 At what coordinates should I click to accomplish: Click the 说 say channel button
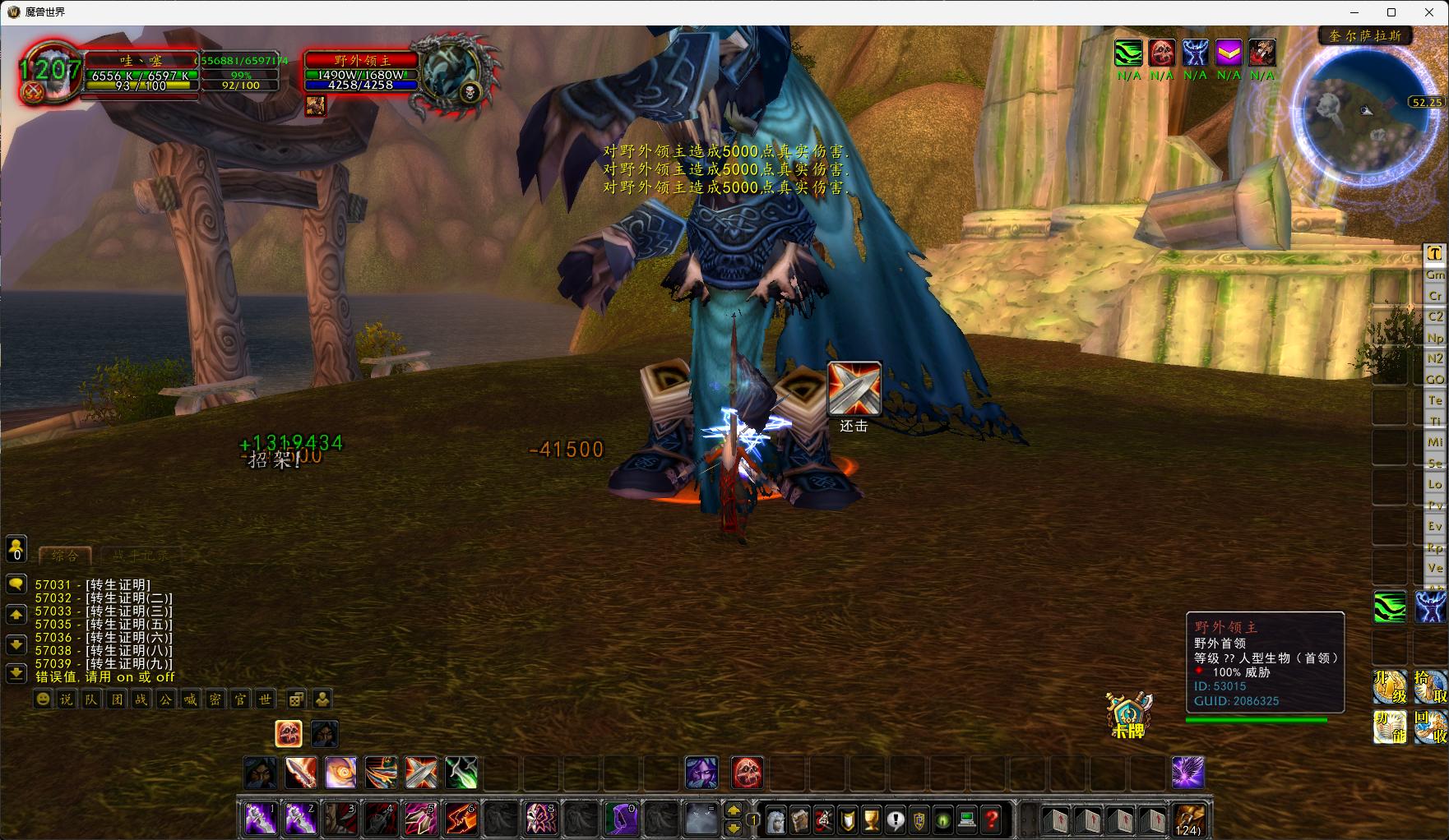(x=67, y=699)
